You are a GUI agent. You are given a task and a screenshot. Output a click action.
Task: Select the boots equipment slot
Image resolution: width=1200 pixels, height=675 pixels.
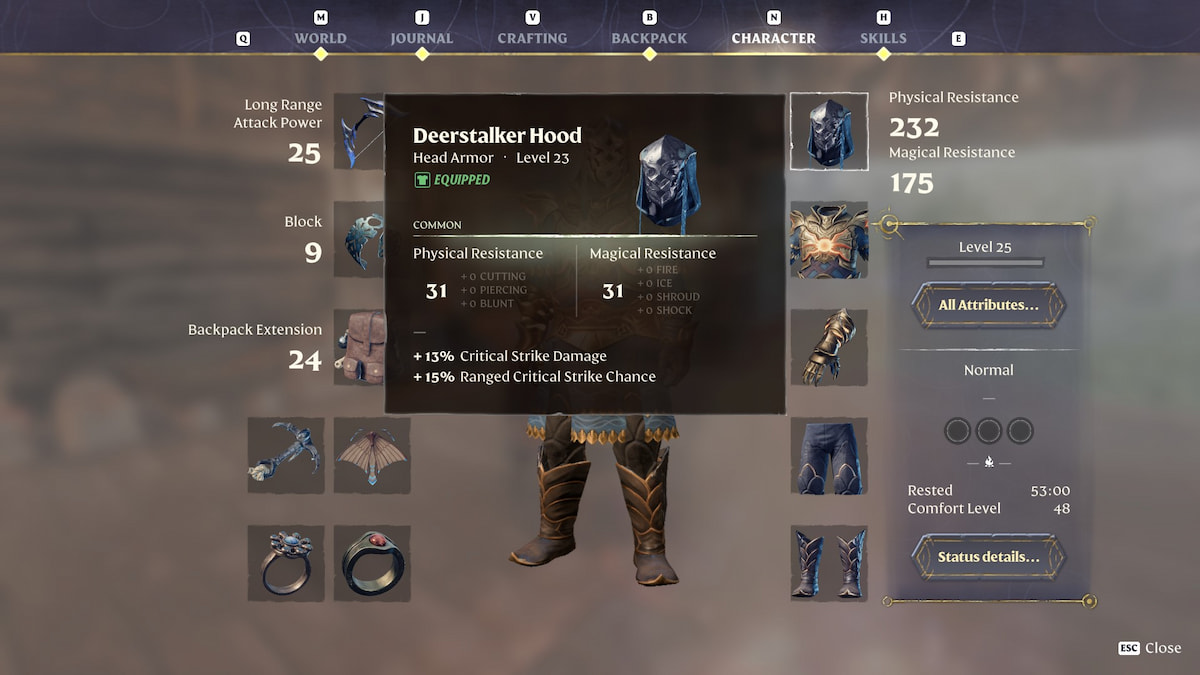(828, 563)
